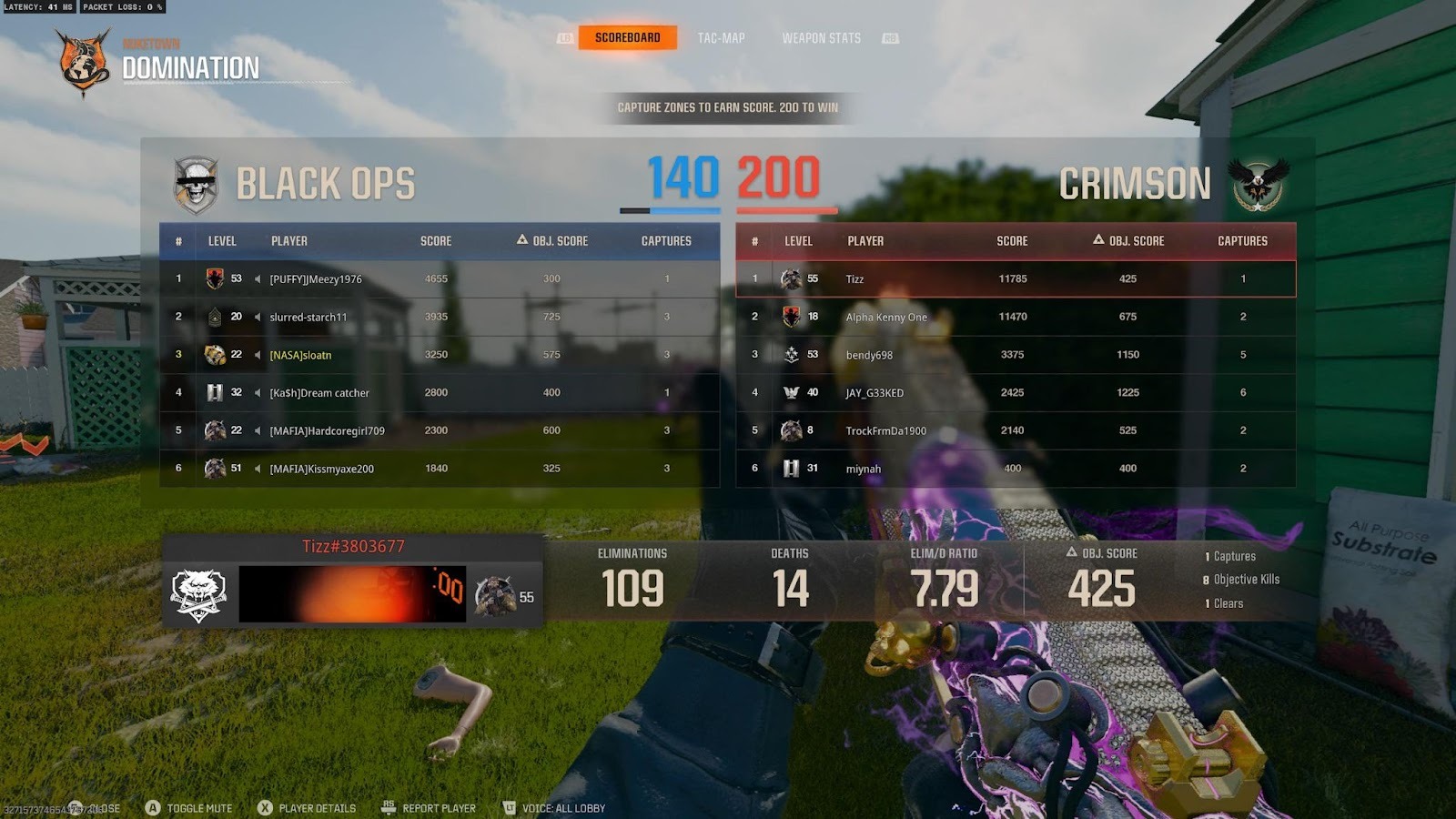Choose miynah on the scoreboard
Image resolution: width=1456 pixels, height=819 pixels.
(x=863, y=469)
